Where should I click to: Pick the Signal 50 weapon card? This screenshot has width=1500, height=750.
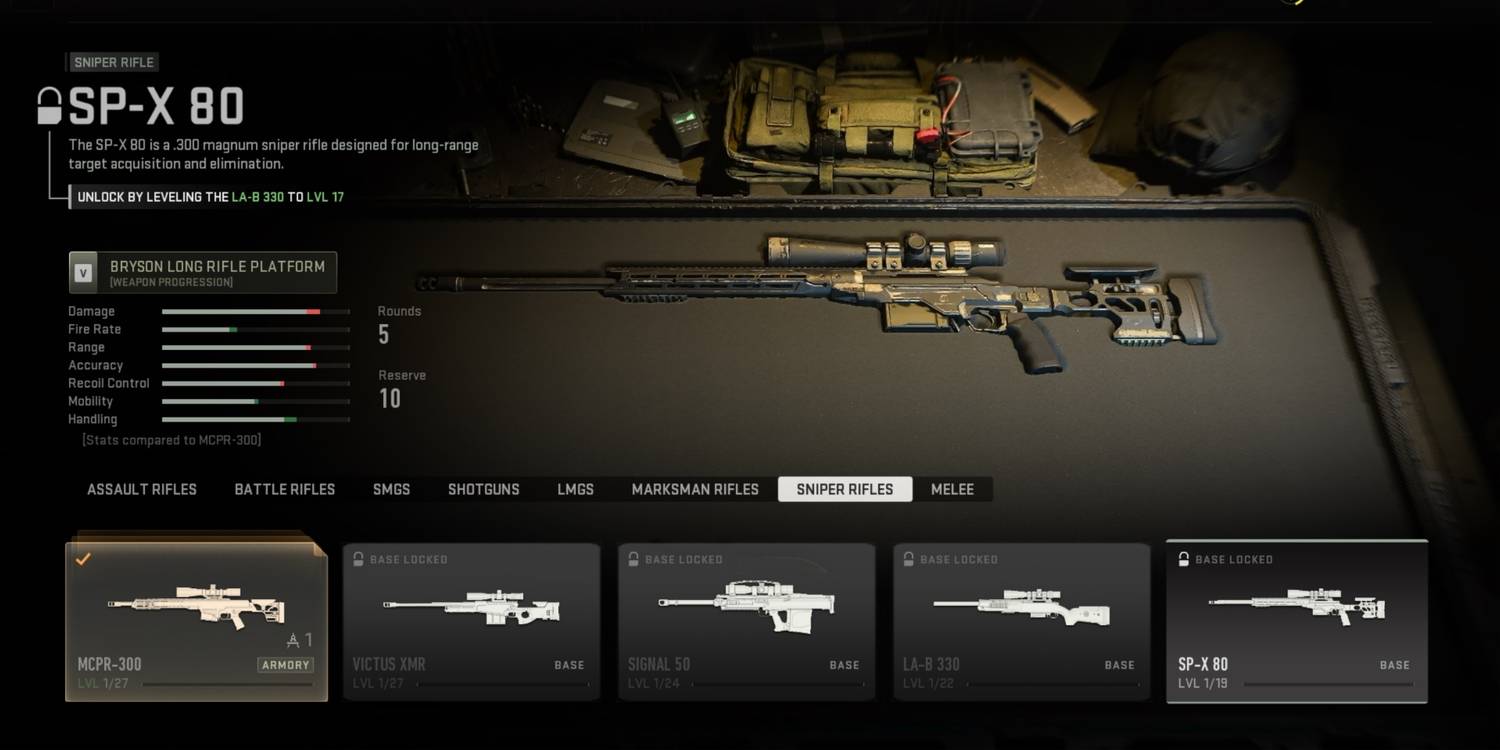746,622
